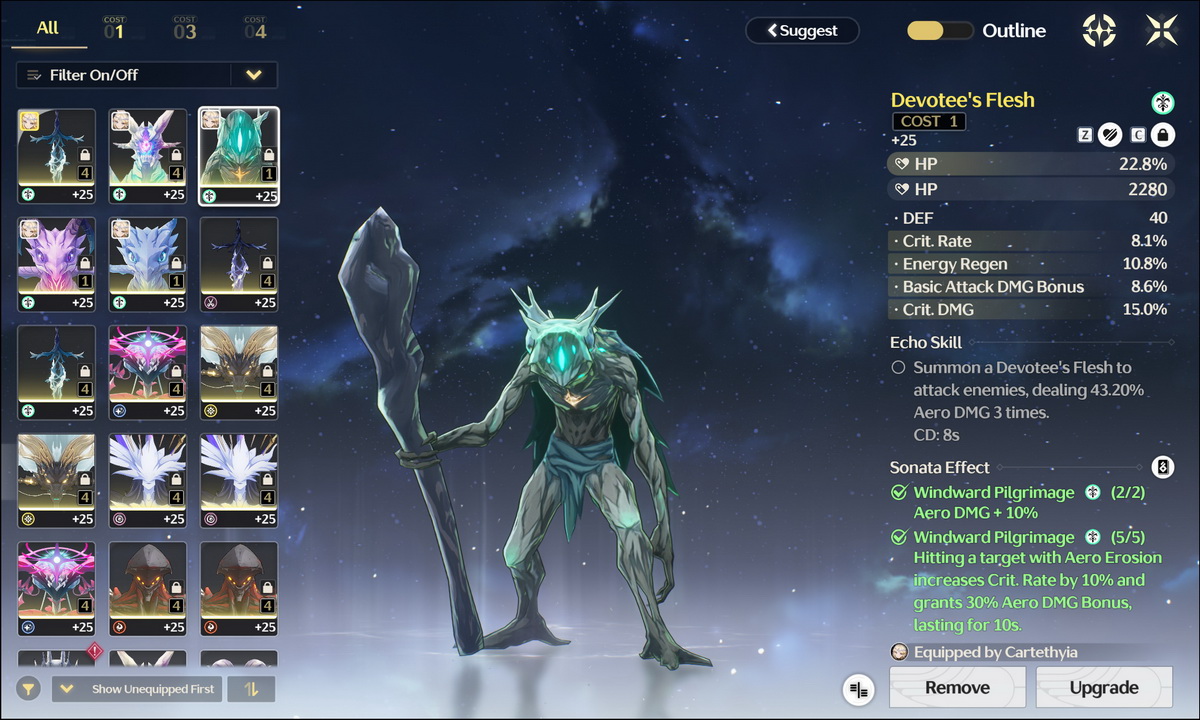Viewport: 1200px width, 720px height.
Task: Select the Cost 1 filter tab
Action: point(114,29)
